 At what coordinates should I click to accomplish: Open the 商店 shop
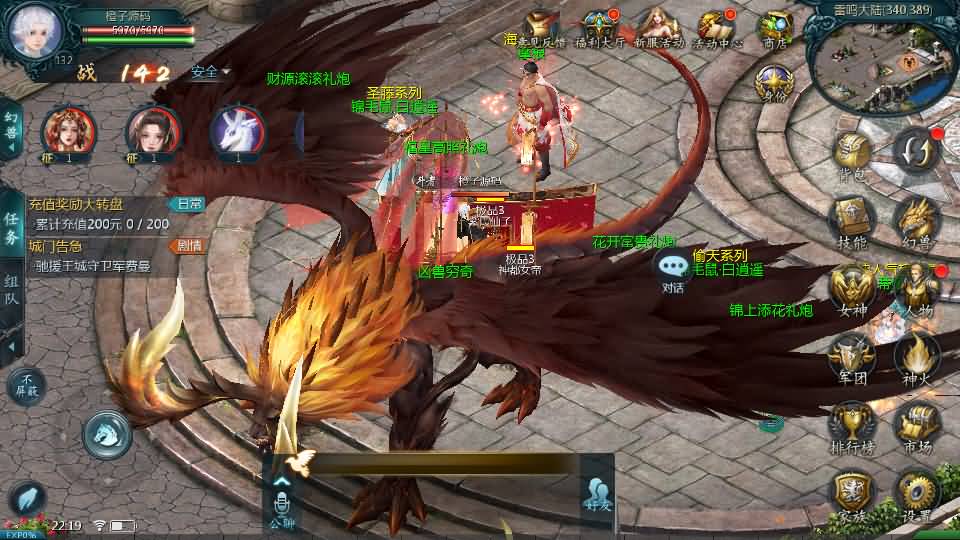coord(775,27)
